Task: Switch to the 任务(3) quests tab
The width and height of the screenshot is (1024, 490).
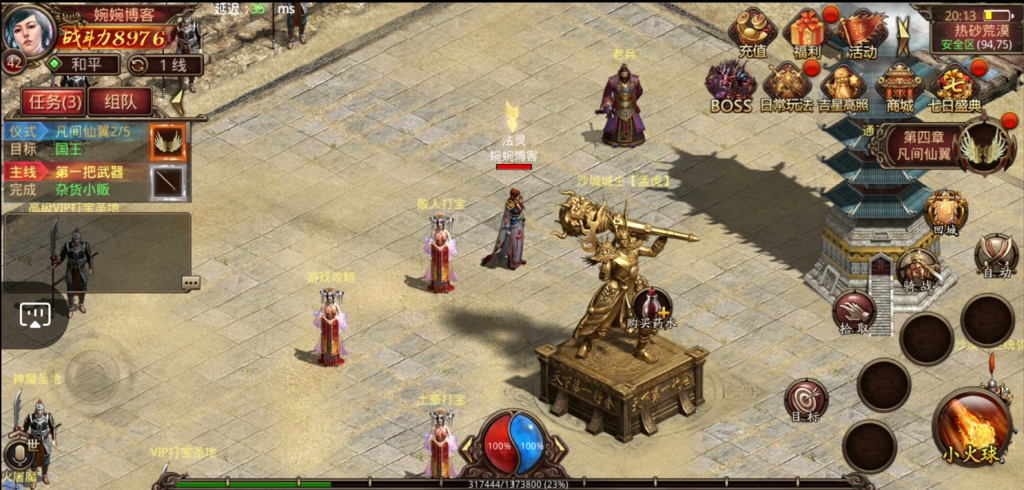Action: (x=54, y=101)
